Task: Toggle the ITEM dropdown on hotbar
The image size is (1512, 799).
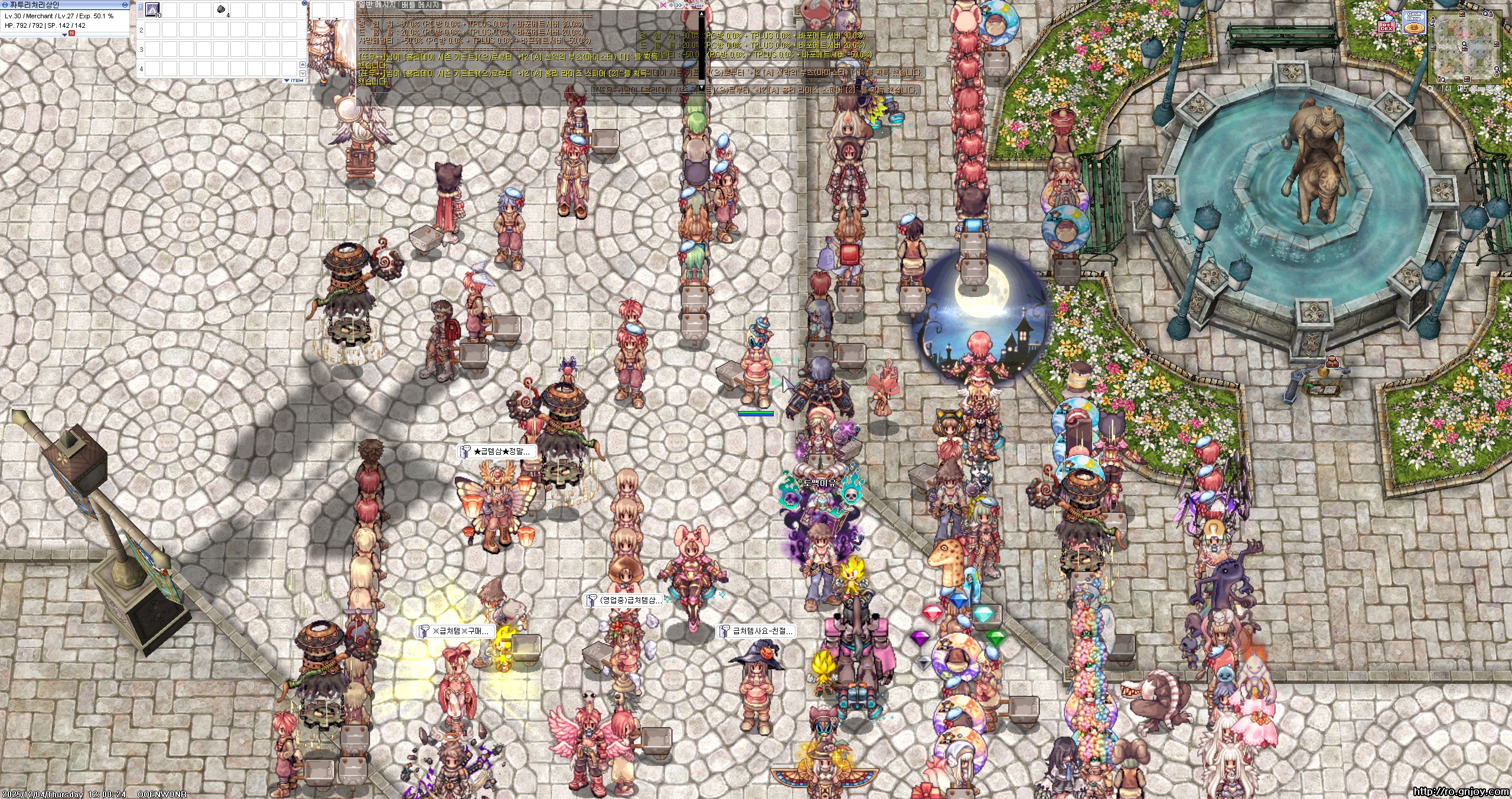Action: click(294, 80)
